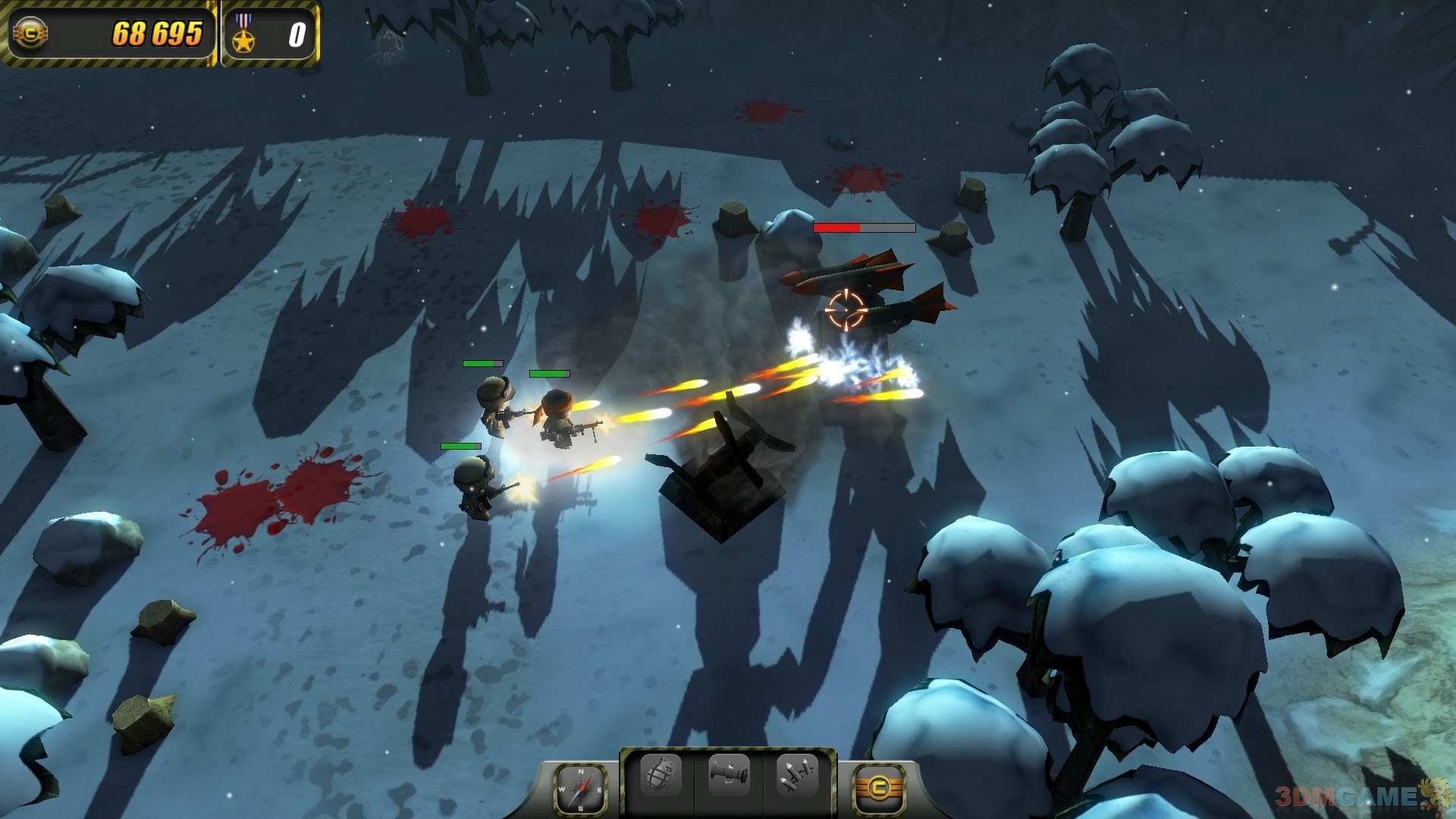Open the gold C badge shop button

click(880, 789)
